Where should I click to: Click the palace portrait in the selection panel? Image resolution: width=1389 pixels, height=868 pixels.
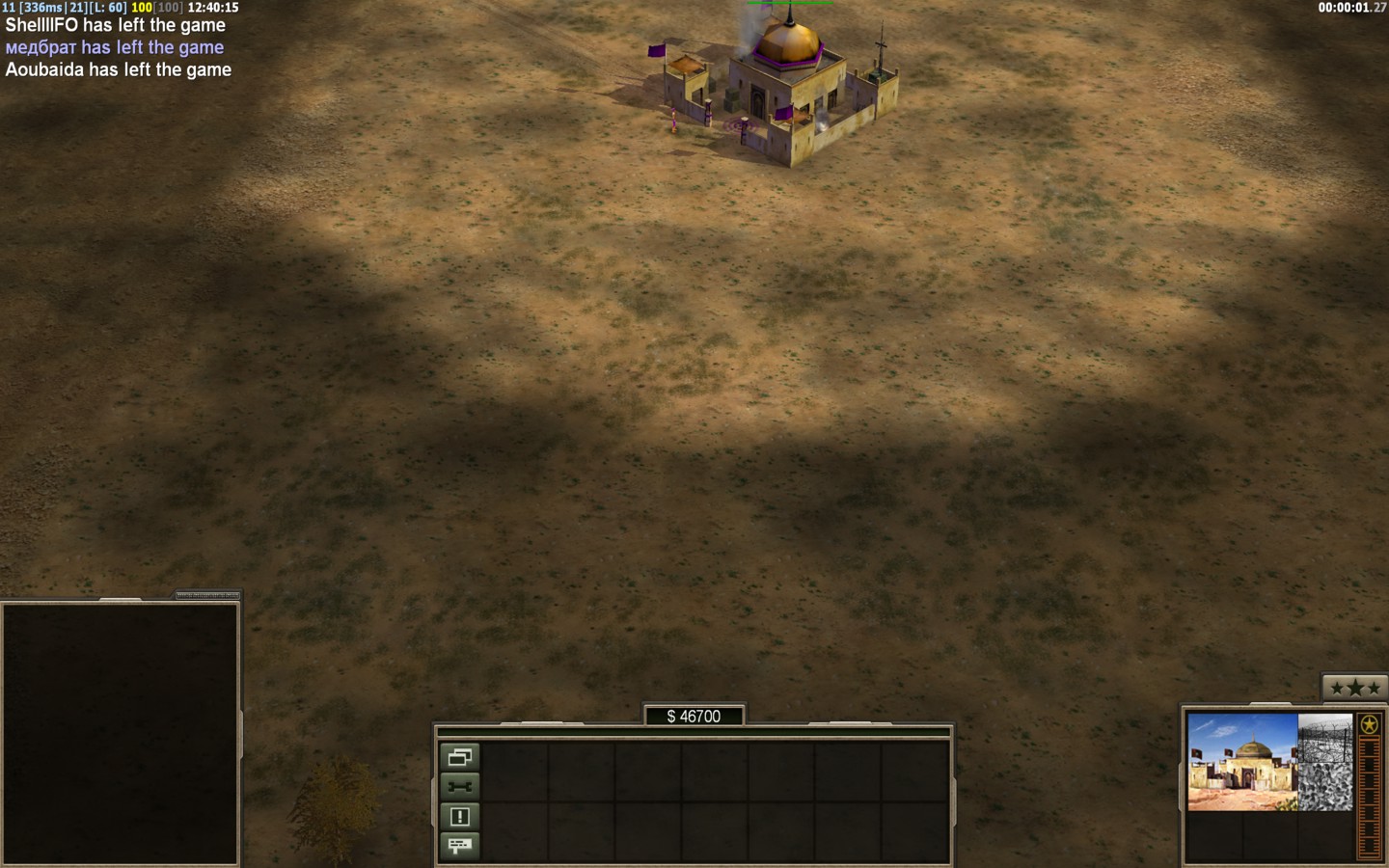point(1242,762)
